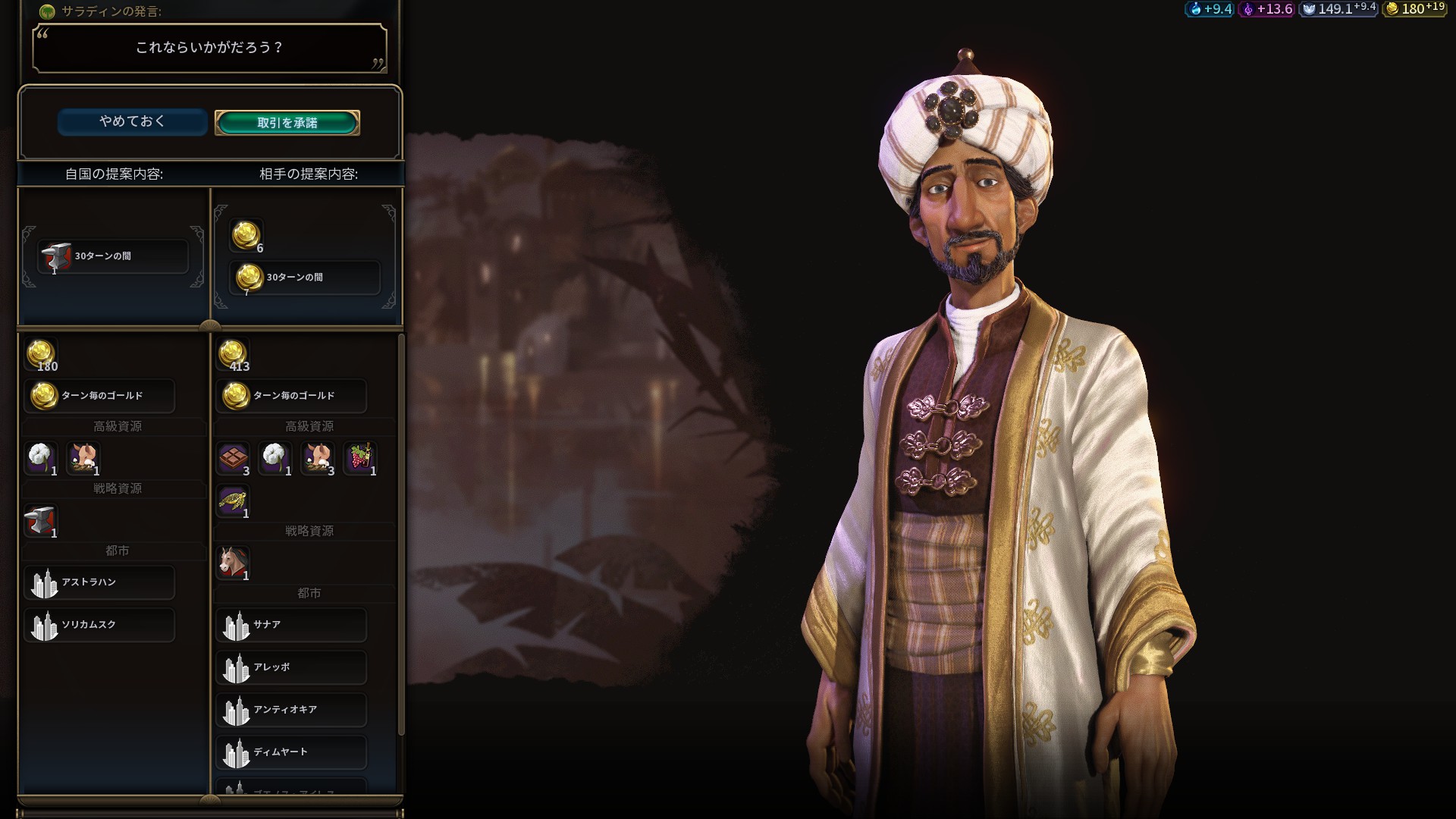Request Saladin's wine grapes resource
This screenshot has width=1456, height=819.
click(x=360, y=458)
